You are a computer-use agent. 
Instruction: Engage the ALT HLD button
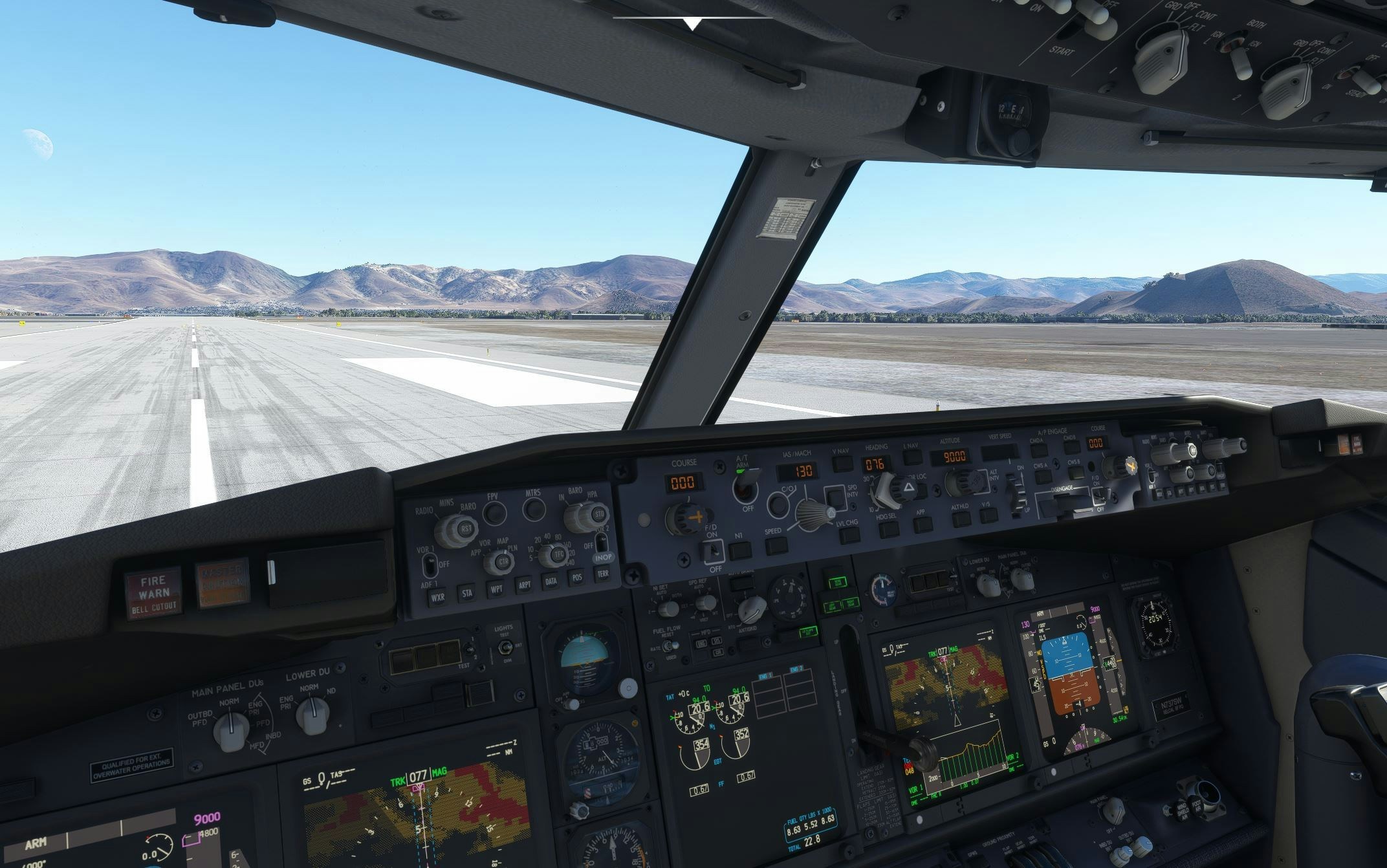tap(961, 519)
